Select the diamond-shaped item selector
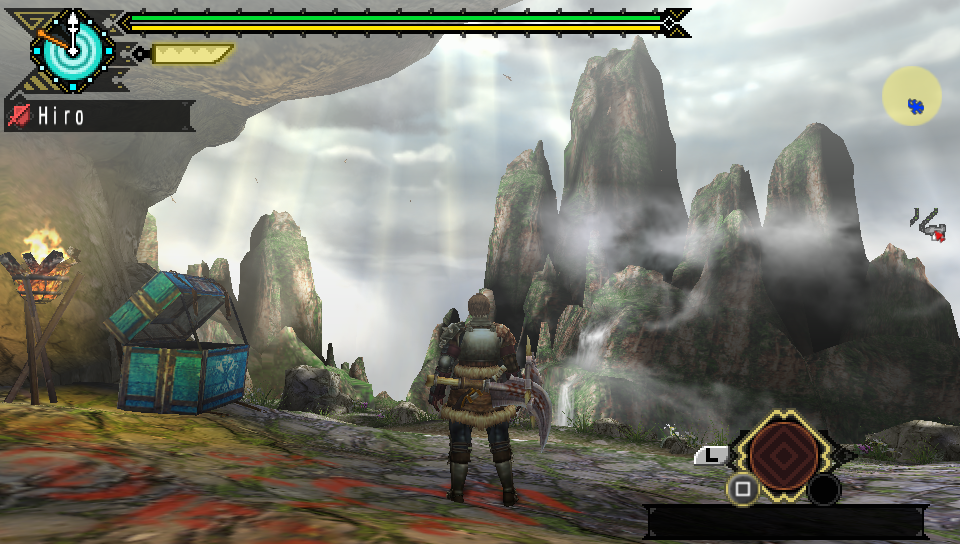The image size is (960, 544). (x=783, y=455)
